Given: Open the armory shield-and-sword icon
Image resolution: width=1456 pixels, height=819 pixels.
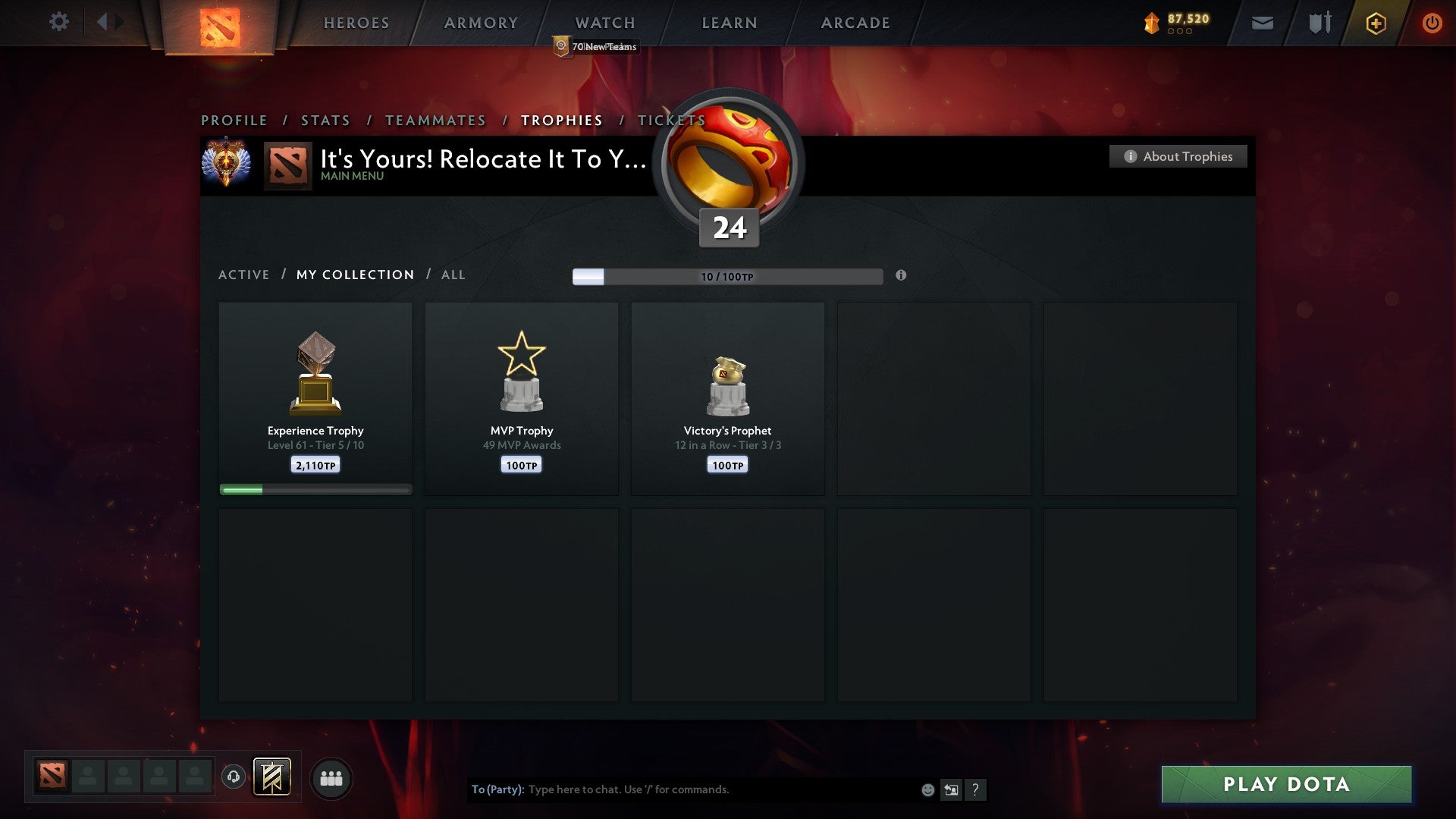Looking at the screenshot, I should click(1319, 23).
